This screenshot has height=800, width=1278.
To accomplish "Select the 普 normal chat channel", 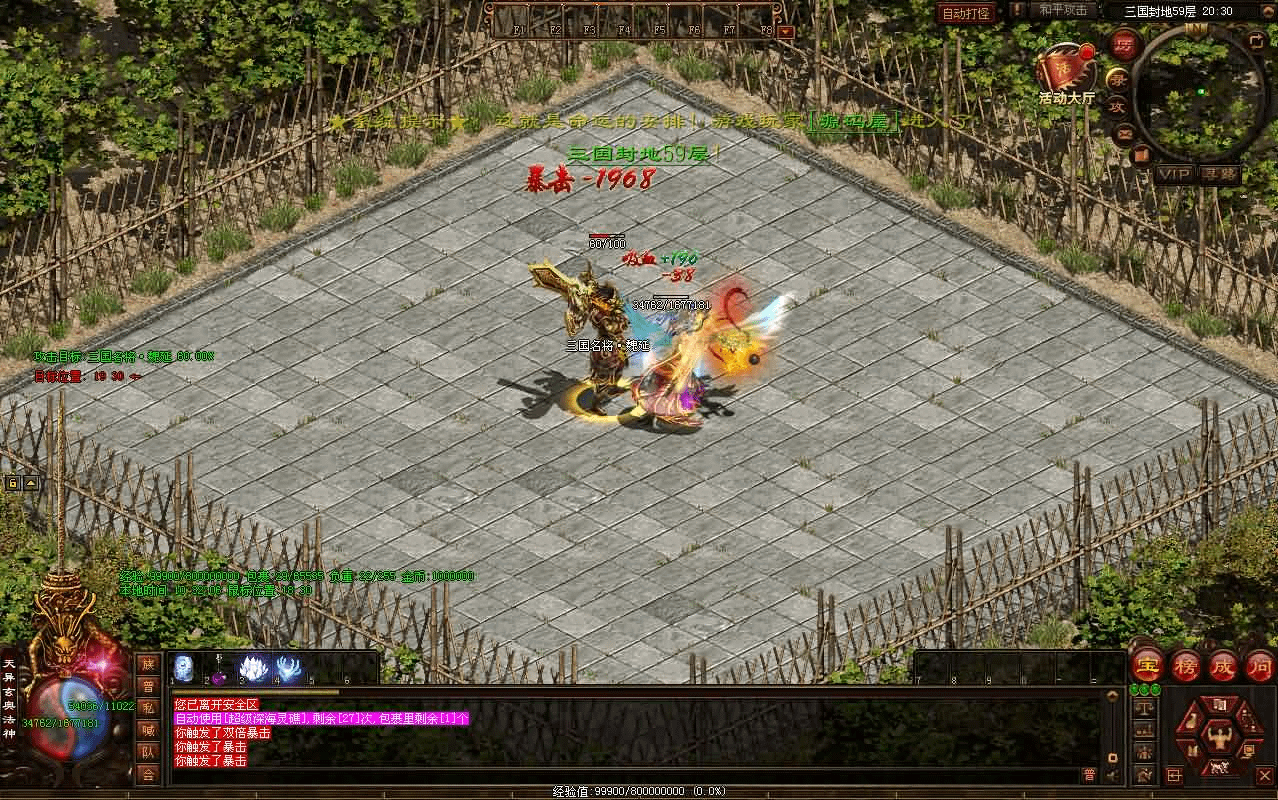I will [148, 686].
